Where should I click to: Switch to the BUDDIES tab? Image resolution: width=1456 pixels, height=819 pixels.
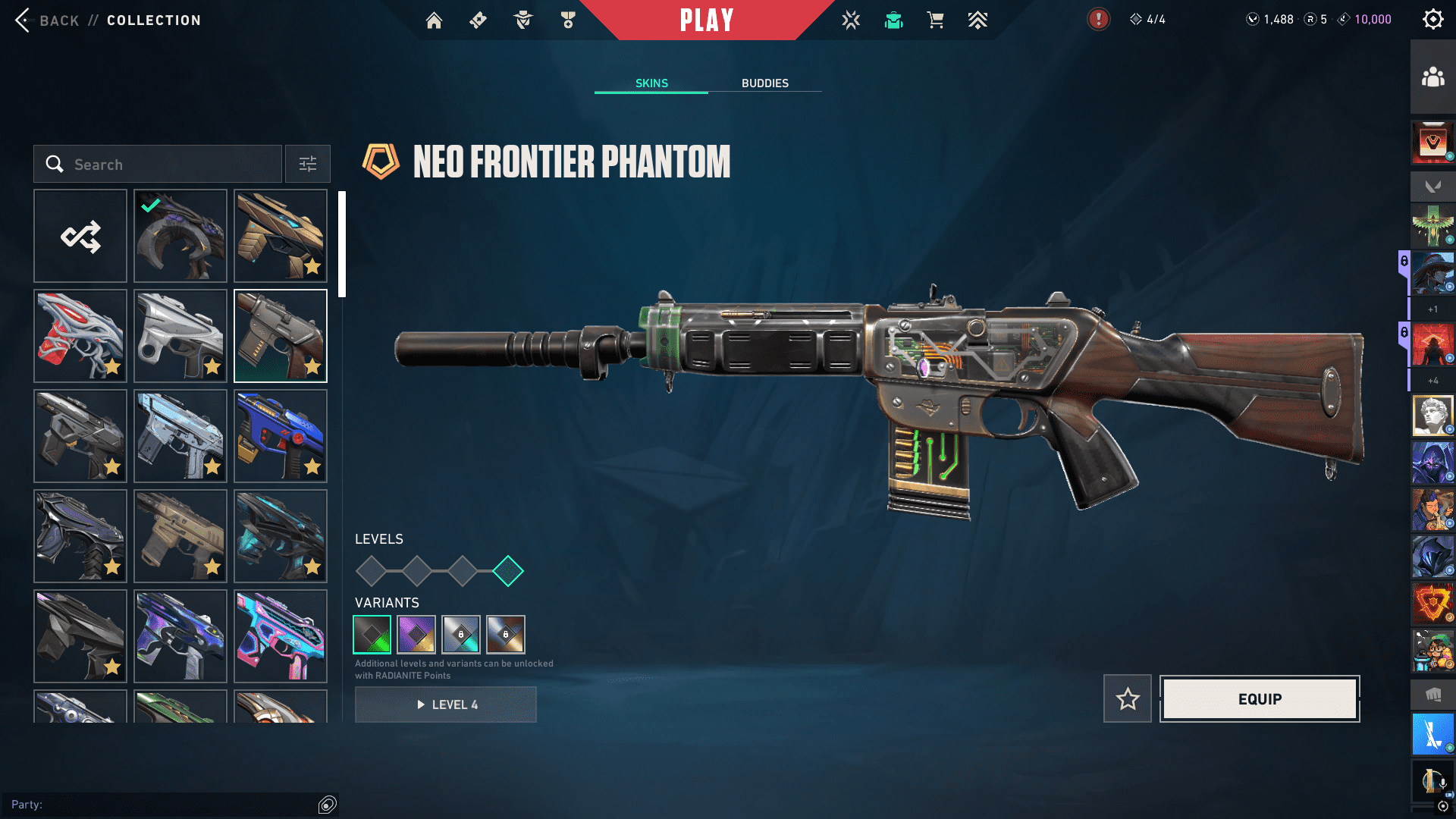point(764,83)
